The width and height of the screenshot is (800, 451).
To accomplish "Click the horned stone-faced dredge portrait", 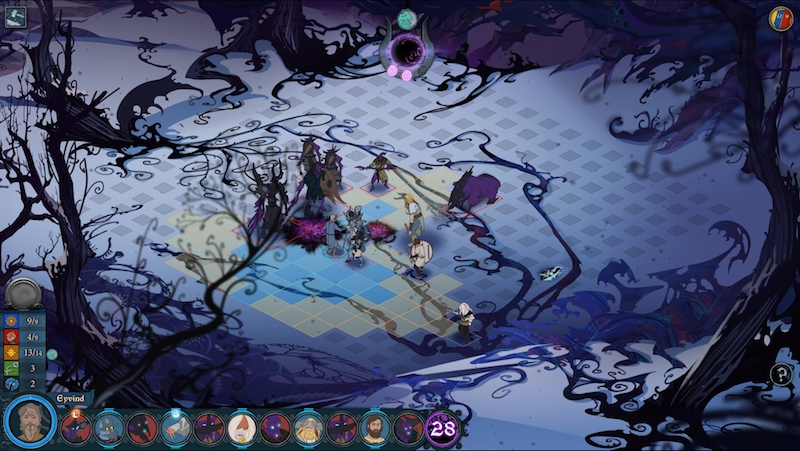I will (109, 429).
